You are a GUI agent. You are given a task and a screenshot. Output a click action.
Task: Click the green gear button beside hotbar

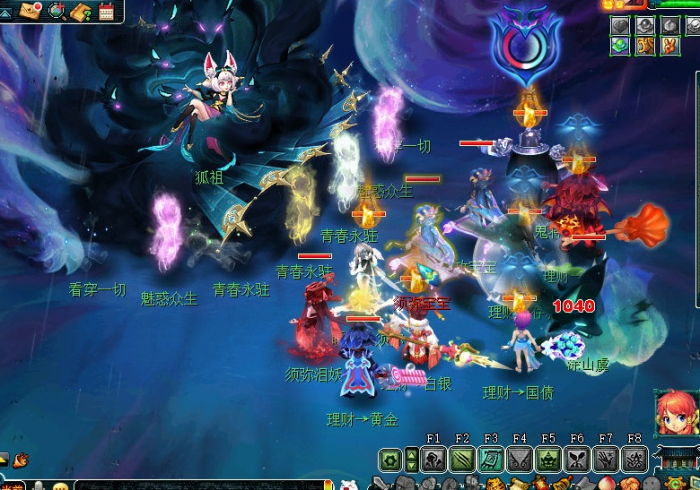[390, 460]
